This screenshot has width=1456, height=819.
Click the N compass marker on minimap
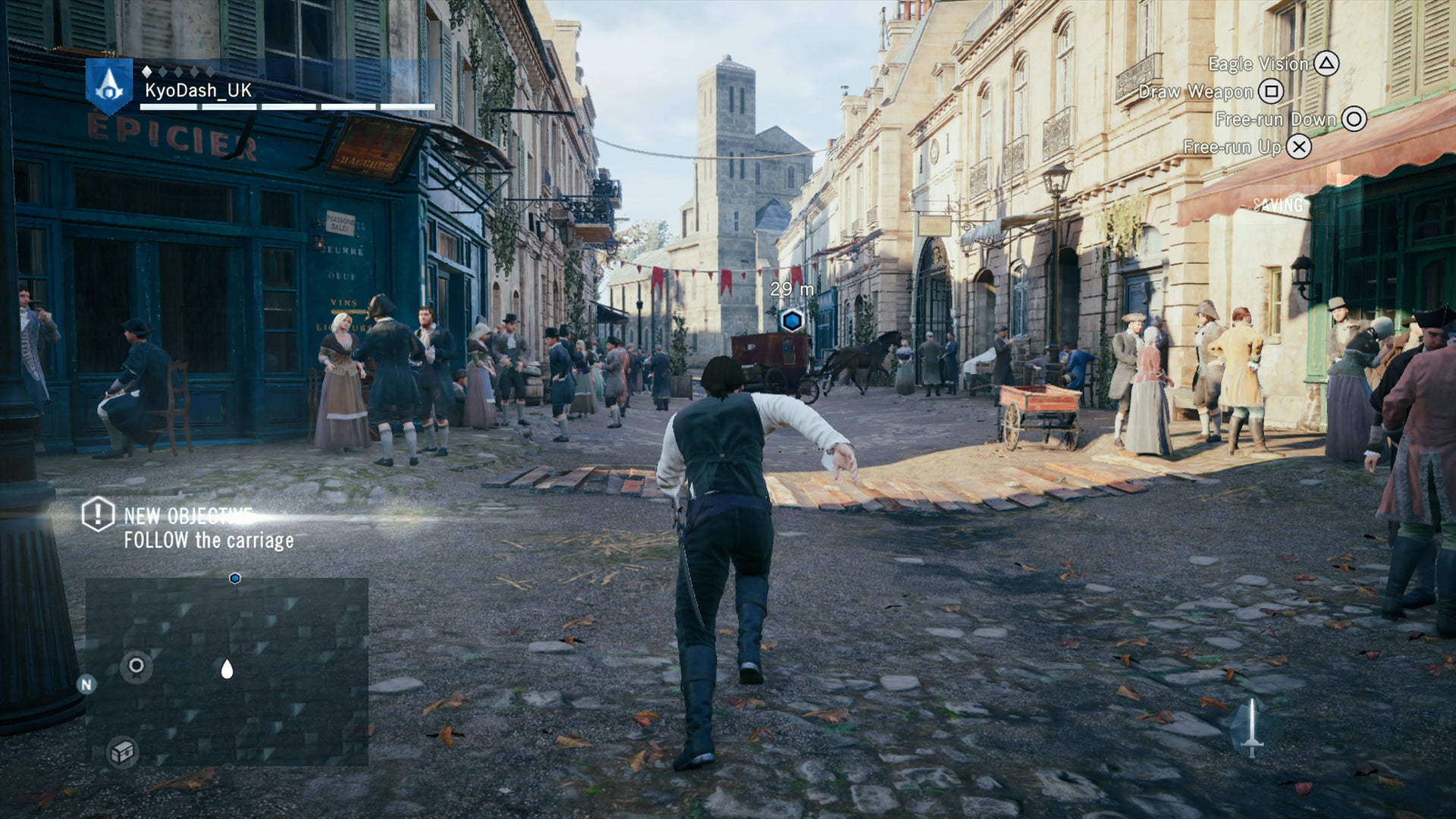86,684
